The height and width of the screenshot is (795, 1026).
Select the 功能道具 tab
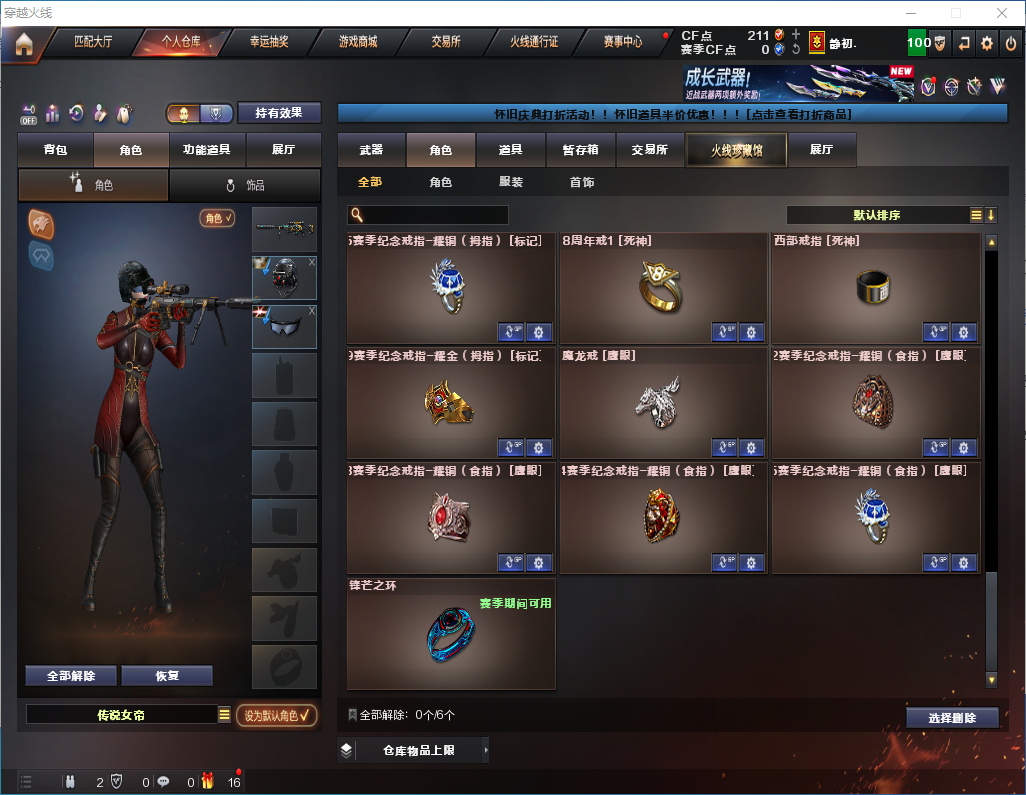pos(207,150)
